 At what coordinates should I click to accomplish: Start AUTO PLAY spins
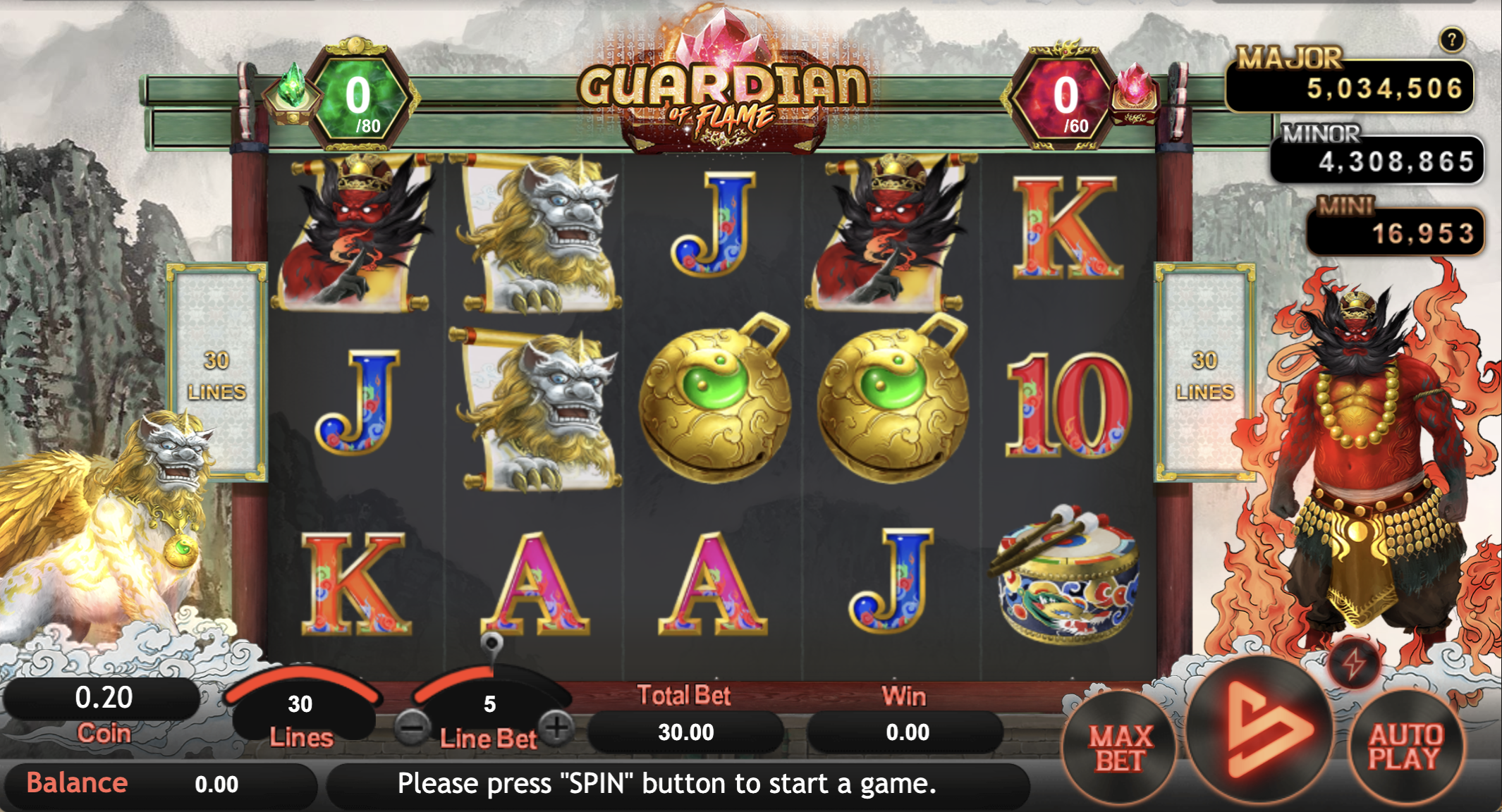pos(1405,747)
